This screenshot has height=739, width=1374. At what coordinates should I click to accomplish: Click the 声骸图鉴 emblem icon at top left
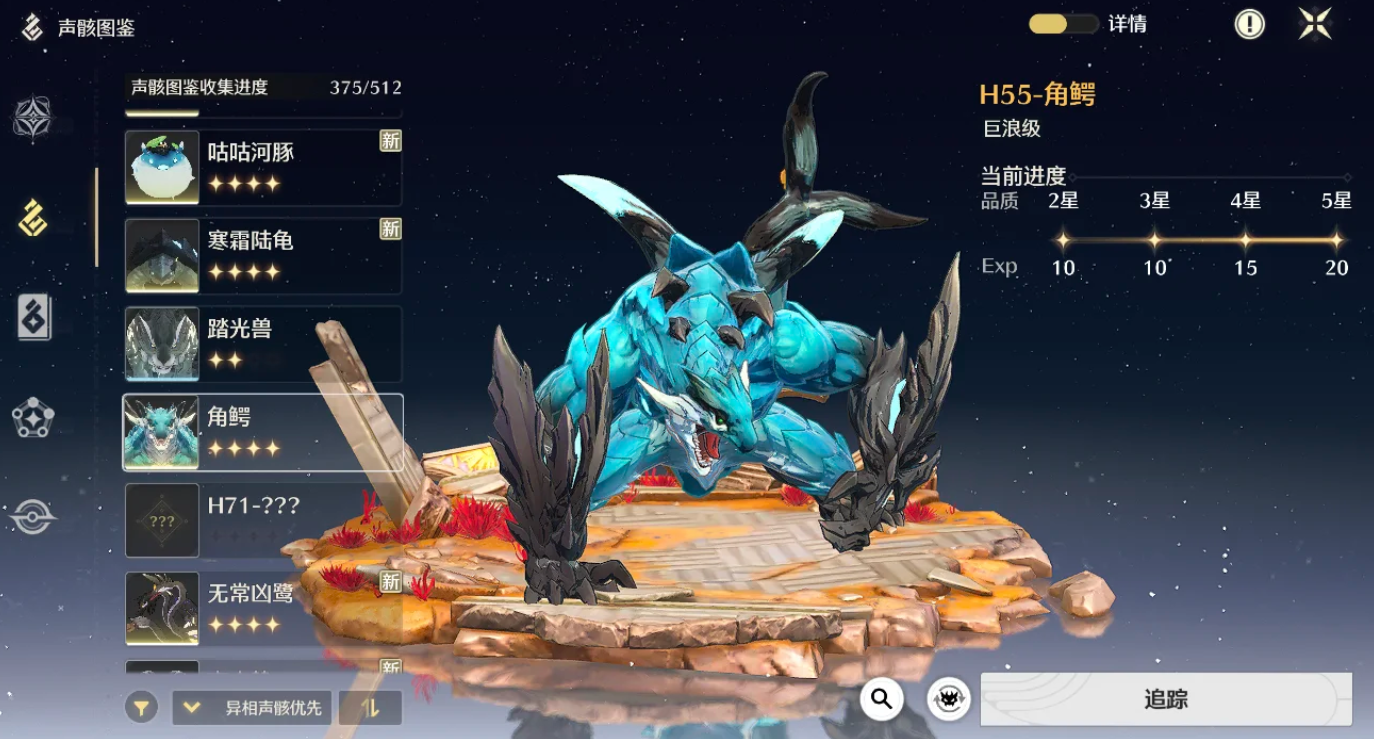click(33, 24)
